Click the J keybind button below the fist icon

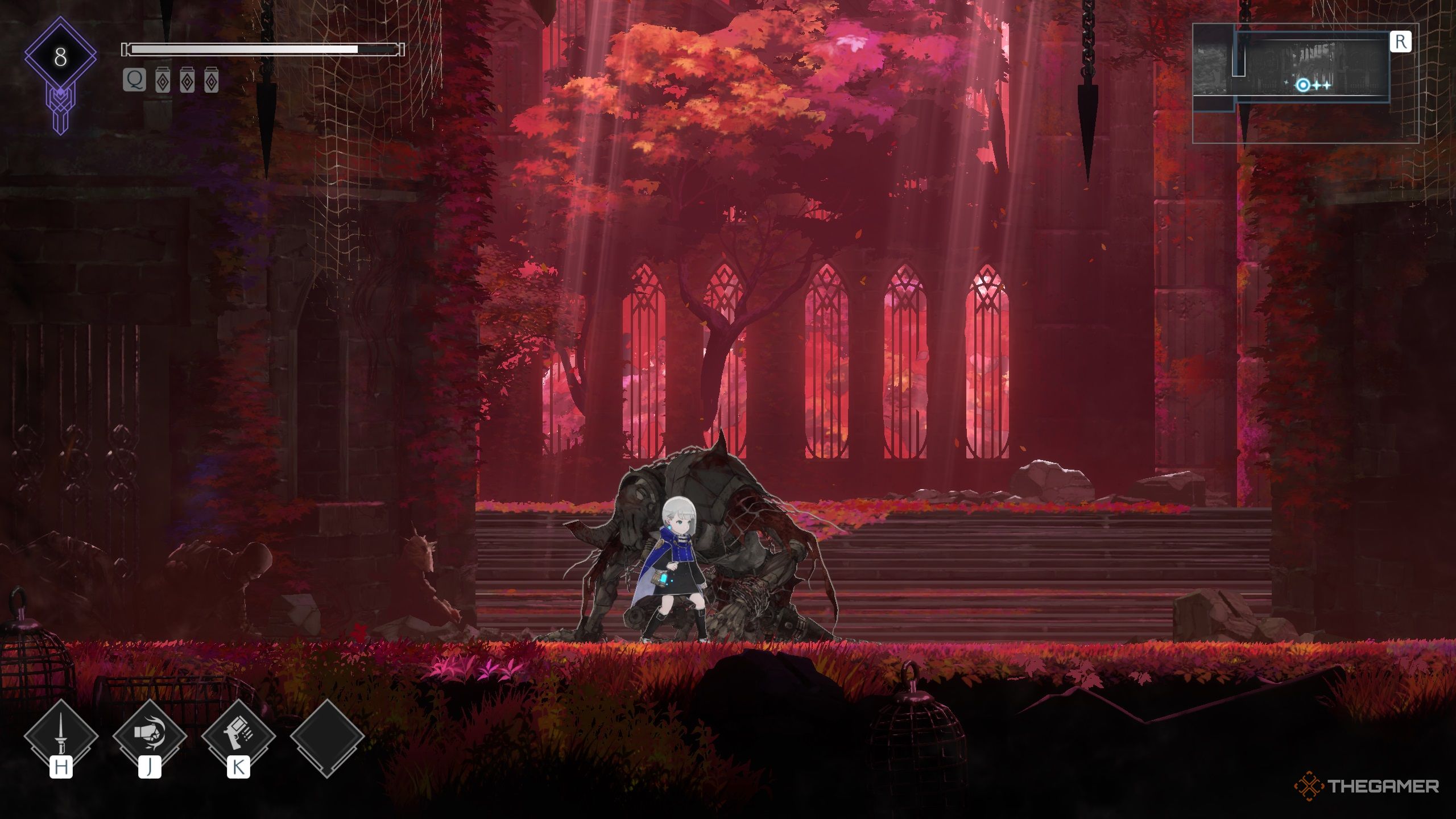coord(151,765)
